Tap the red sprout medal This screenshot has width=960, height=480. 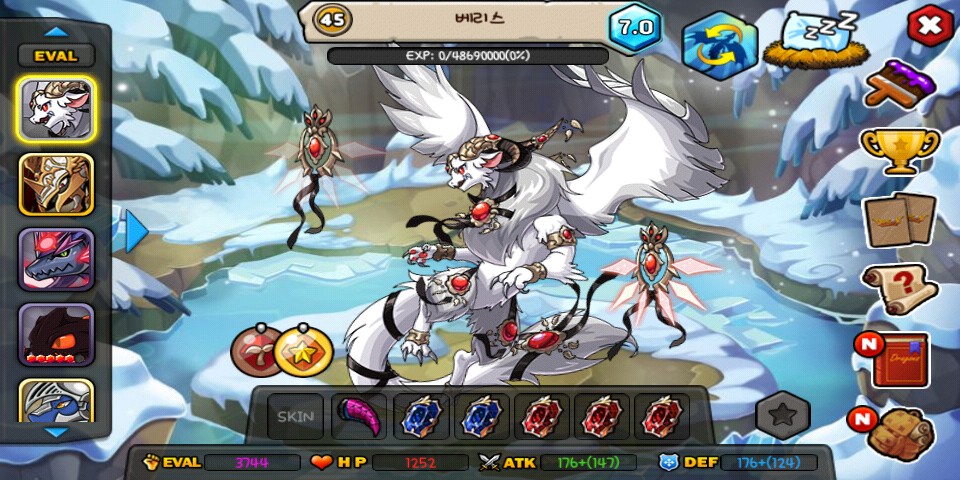click(254, 351)
